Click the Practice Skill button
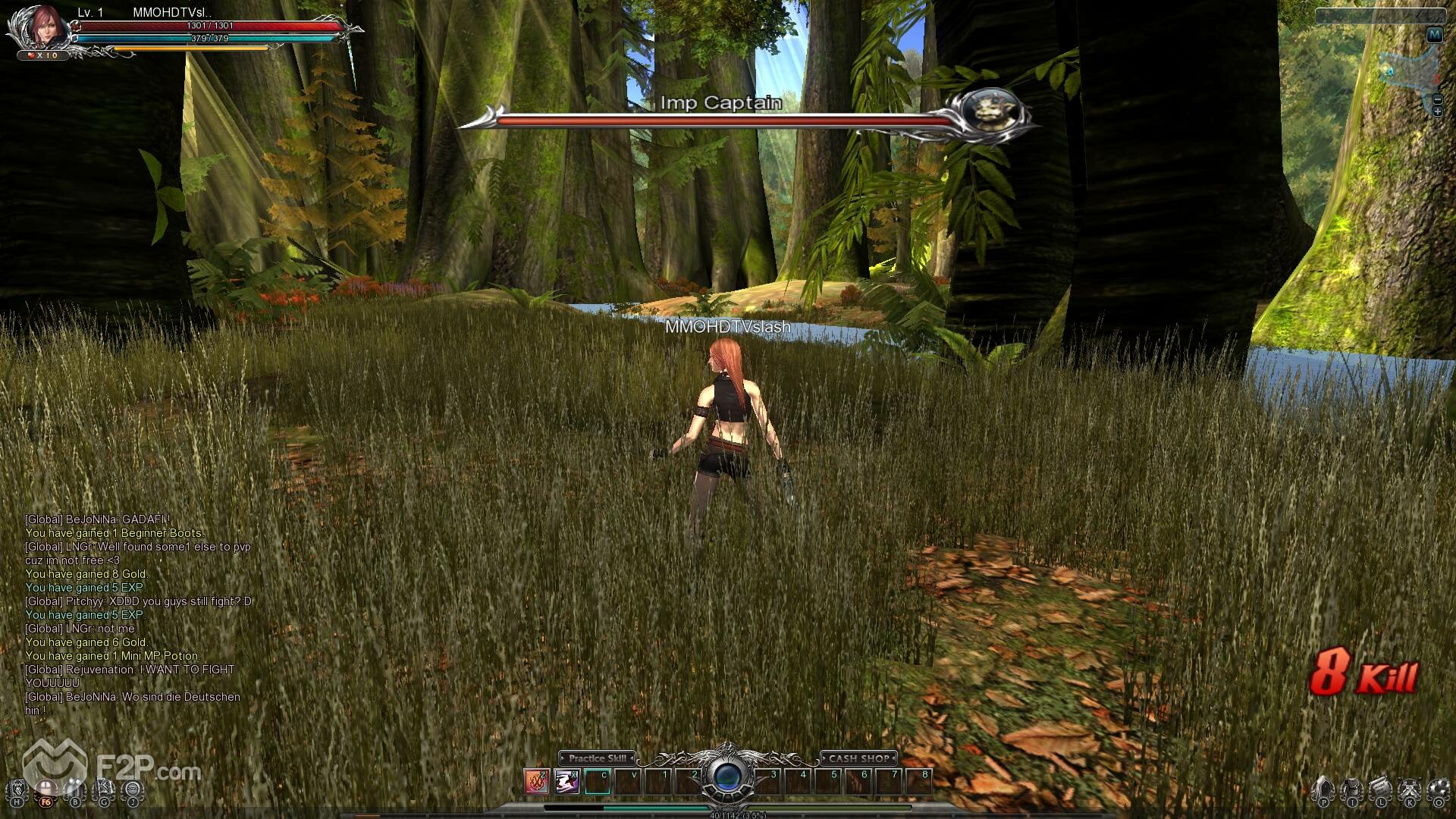Viewport: 1456px width, 819px height. (598, 758)
